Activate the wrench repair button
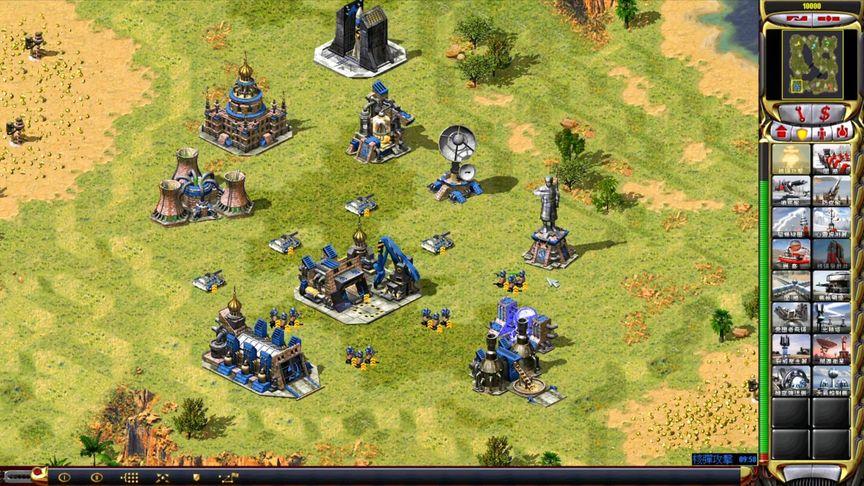The image size is (864, 486). coord(797,113)
